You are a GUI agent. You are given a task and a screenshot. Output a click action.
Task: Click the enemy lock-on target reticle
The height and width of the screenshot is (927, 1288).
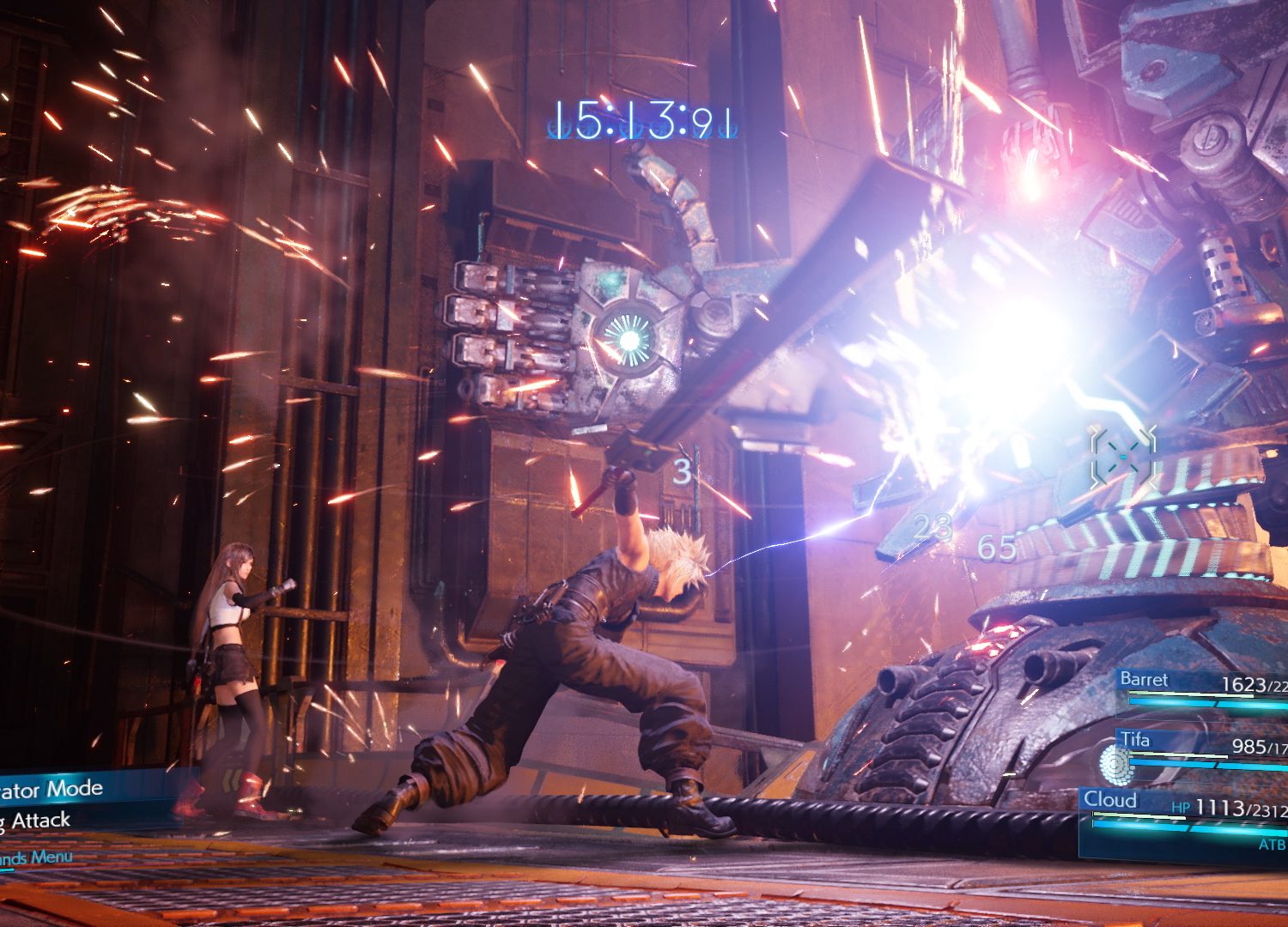(x=1123, y=458)
